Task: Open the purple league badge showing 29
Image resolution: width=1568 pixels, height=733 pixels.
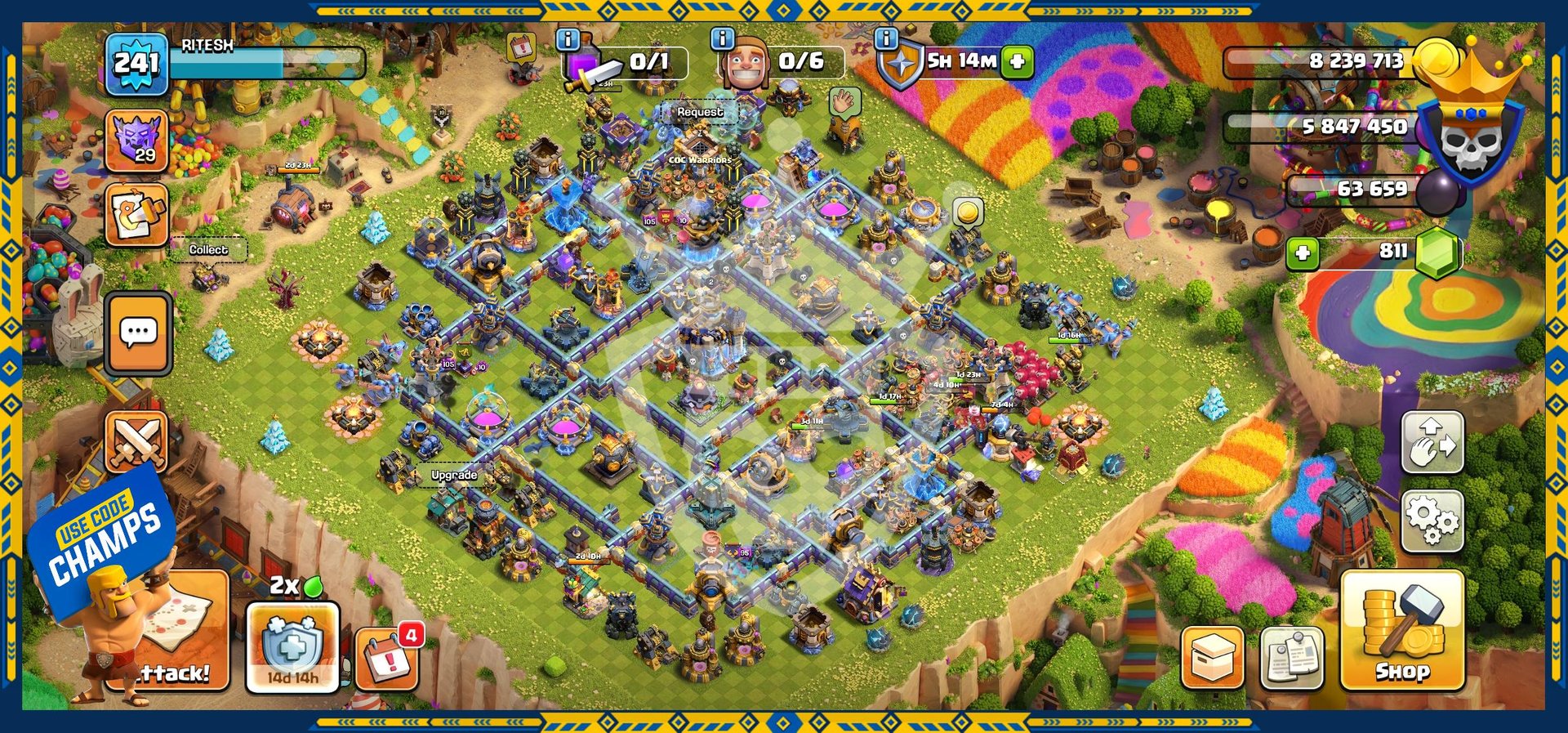Action: pos(136,141)
